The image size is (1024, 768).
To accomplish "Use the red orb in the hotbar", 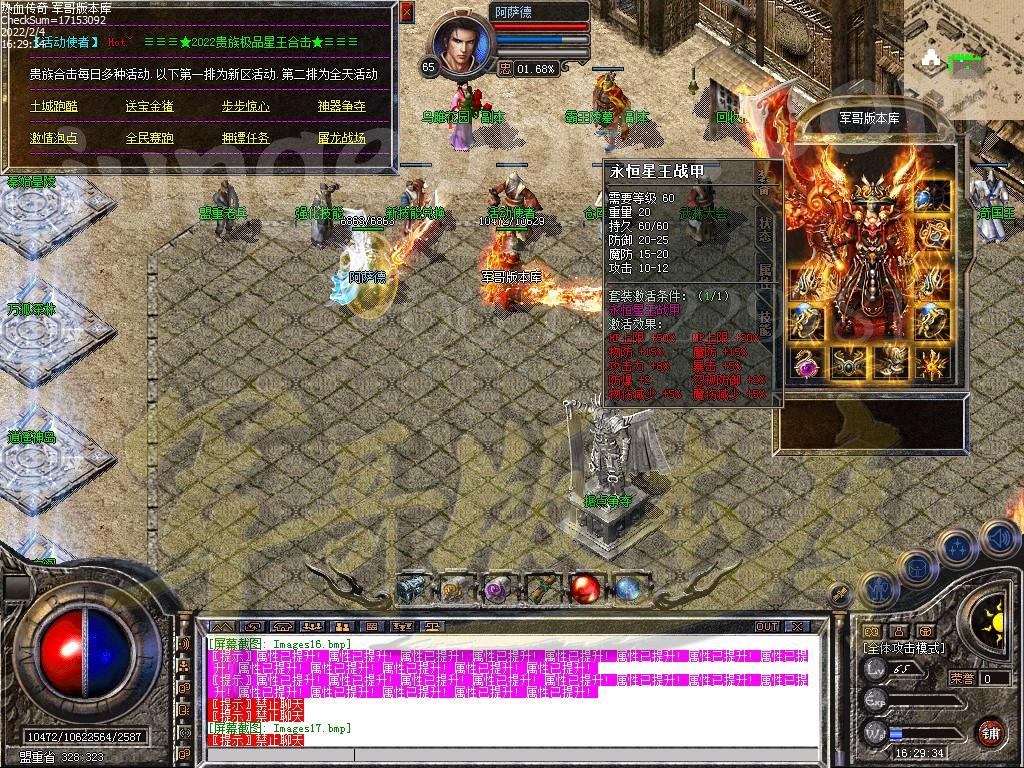I will point(583,589).
